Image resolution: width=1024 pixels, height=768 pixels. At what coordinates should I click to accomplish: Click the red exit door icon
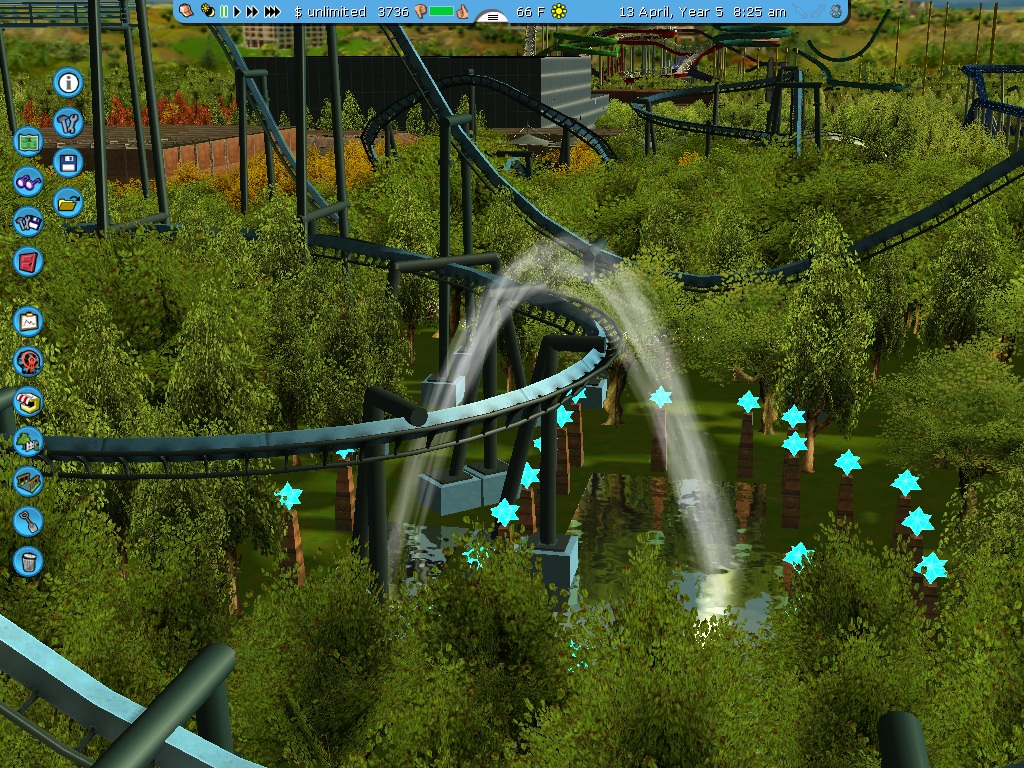pyautogui.click(x=28, y=262)
